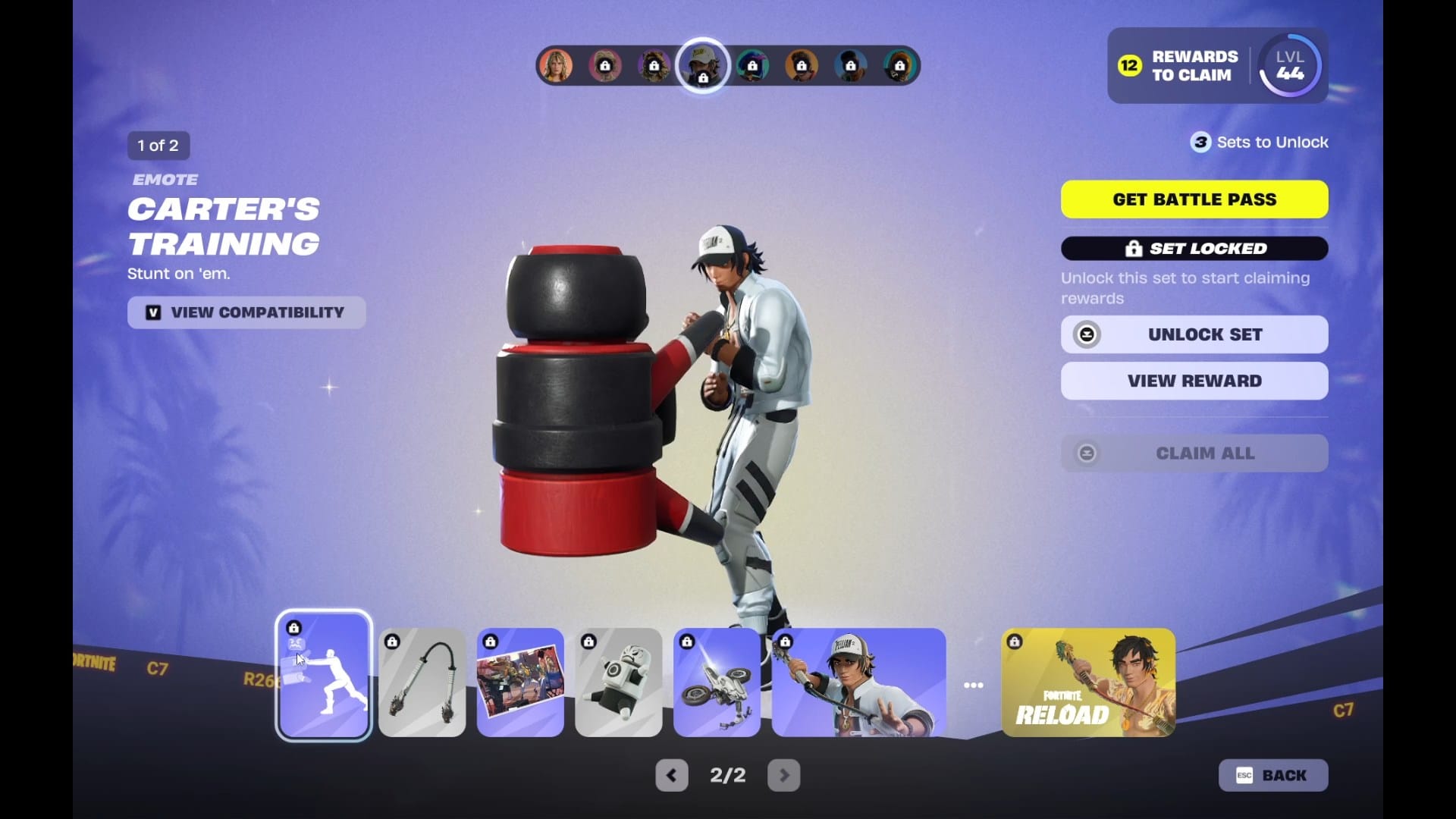Expand the three-dots more rewards indicator
Image resolution: width=1456 pixels, height=819 pixels.
pyautogui.click(x=973, y=686)
